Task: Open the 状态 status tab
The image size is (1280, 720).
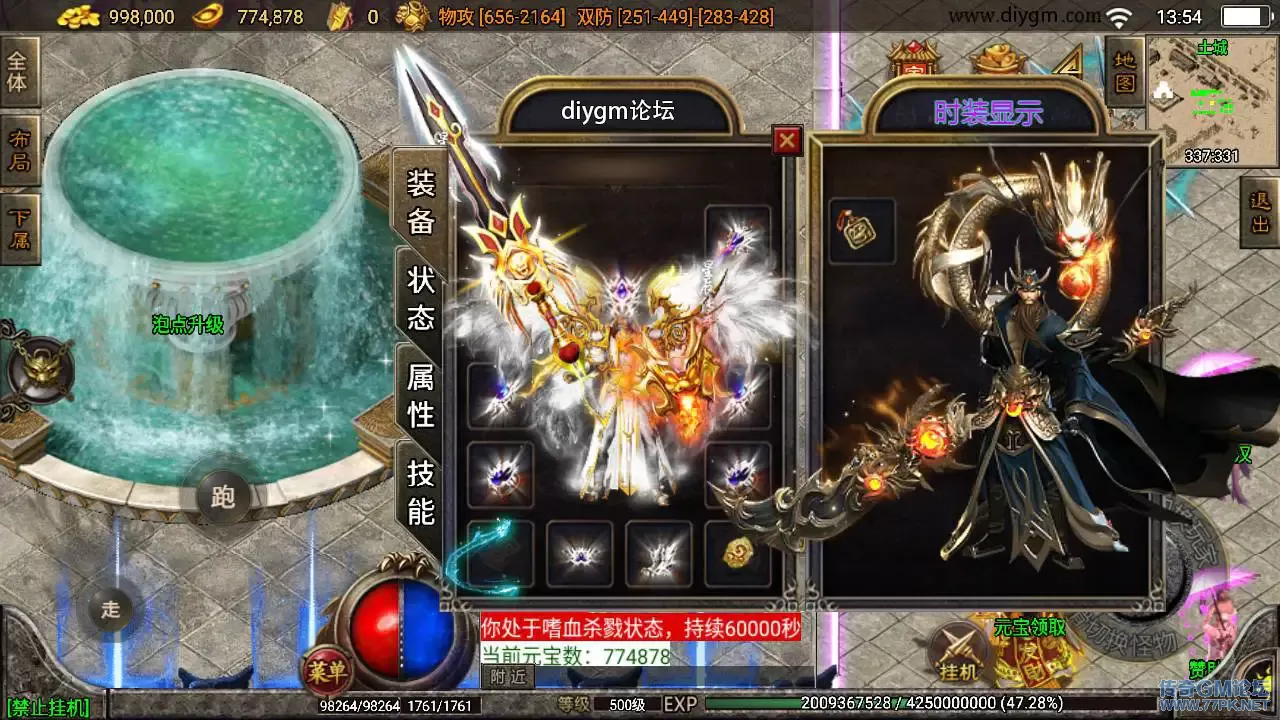Action: coord(420,297)
